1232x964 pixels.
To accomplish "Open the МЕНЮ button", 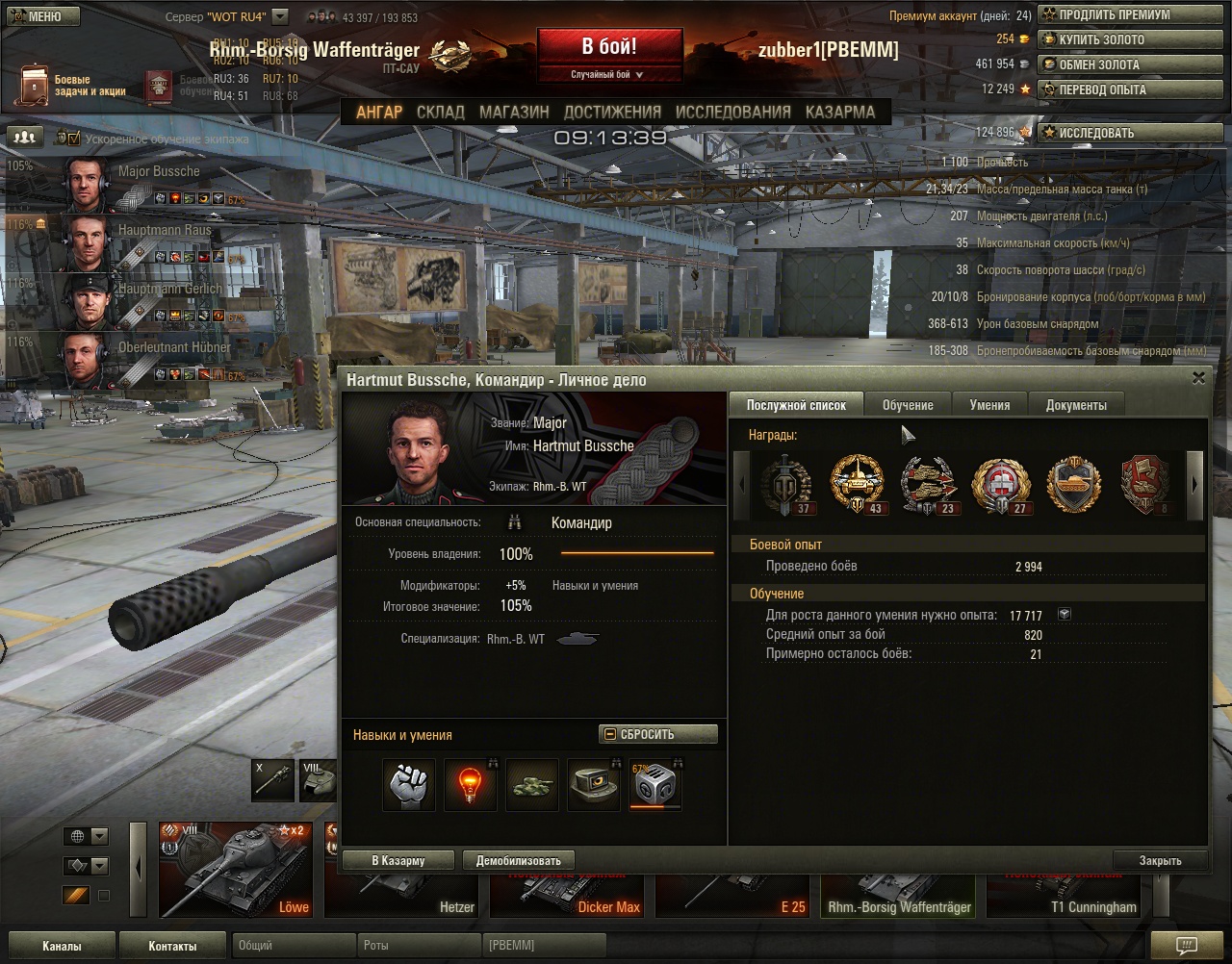I will [42, 16].
